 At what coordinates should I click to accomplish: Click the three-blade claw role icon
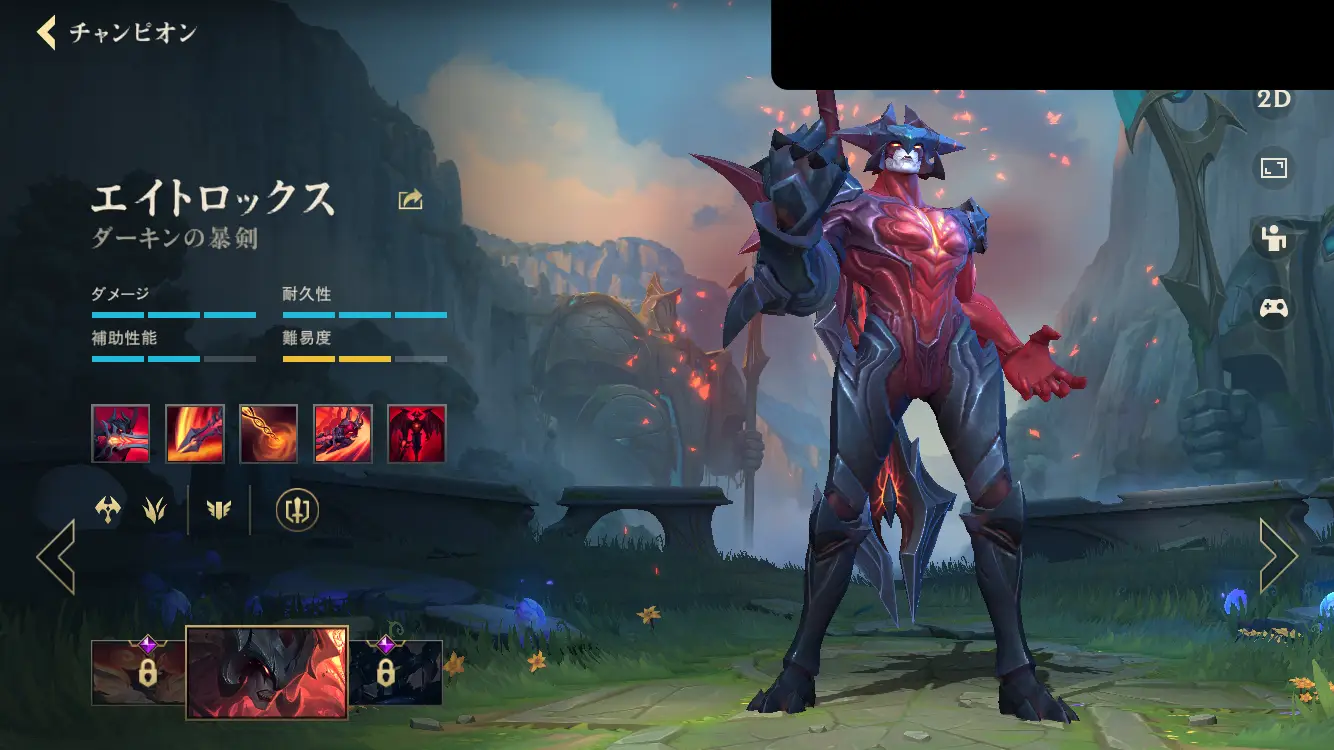click(x=154, y=511)
